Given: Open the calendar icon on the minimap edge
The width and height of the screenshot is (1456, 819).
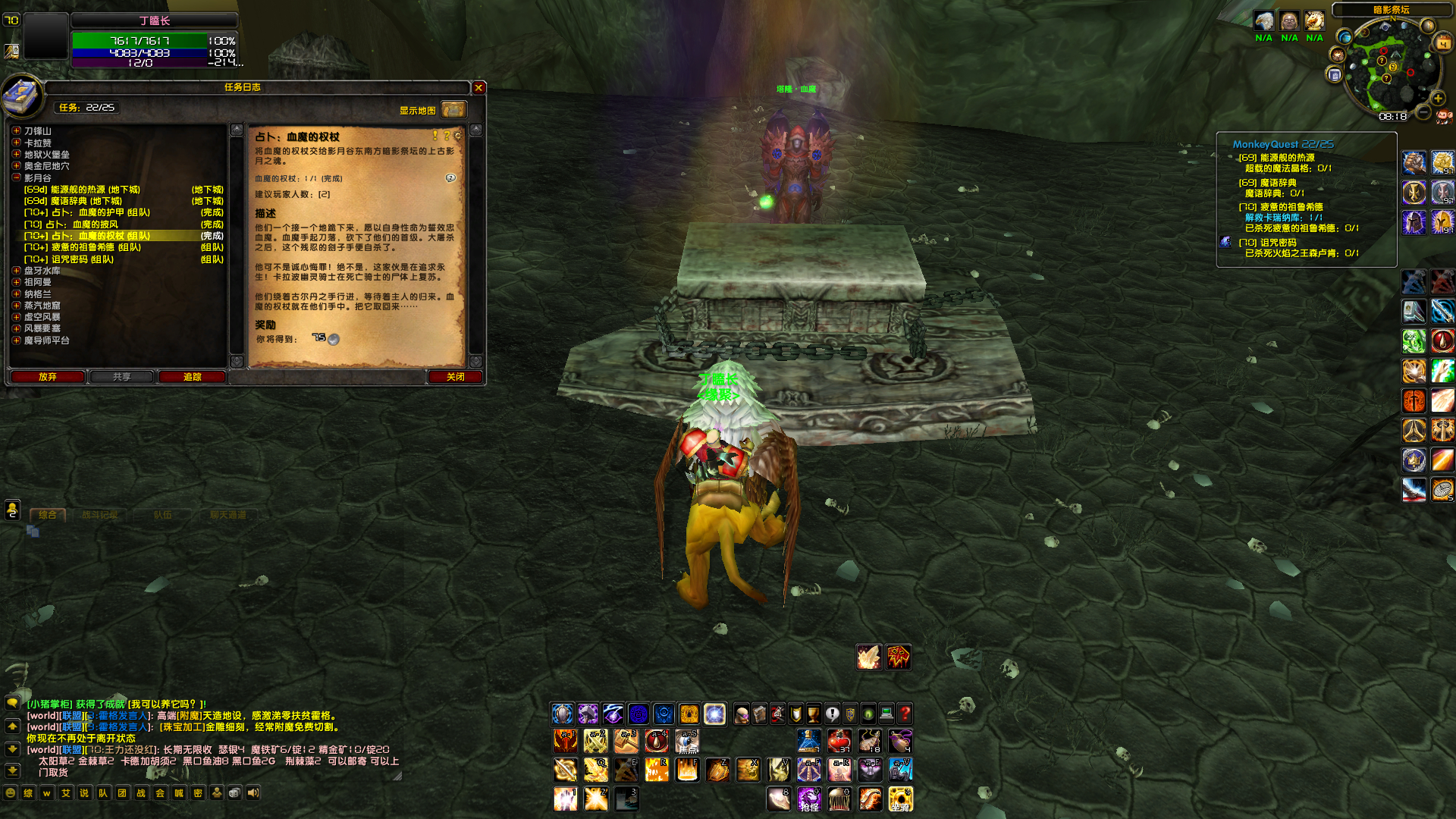Looking at the screenshot, I should coord(1442,42).
